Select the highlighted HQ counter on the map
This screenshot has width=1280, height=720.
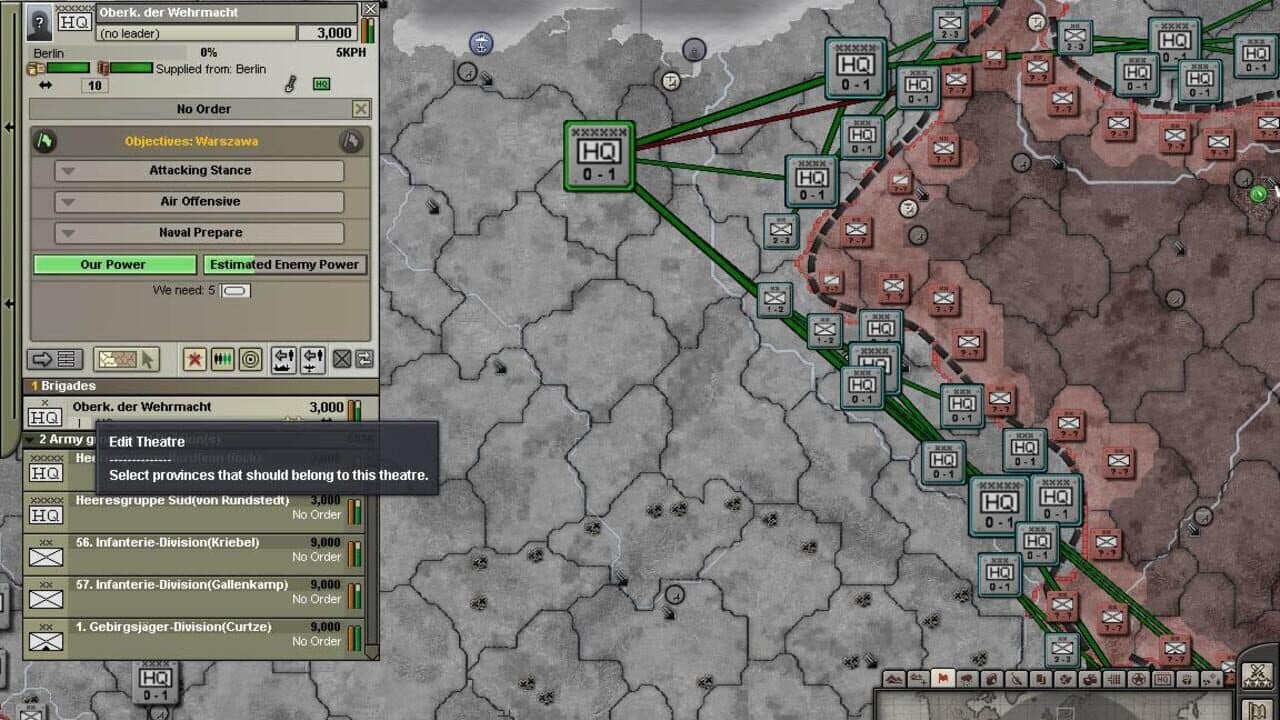598,157
